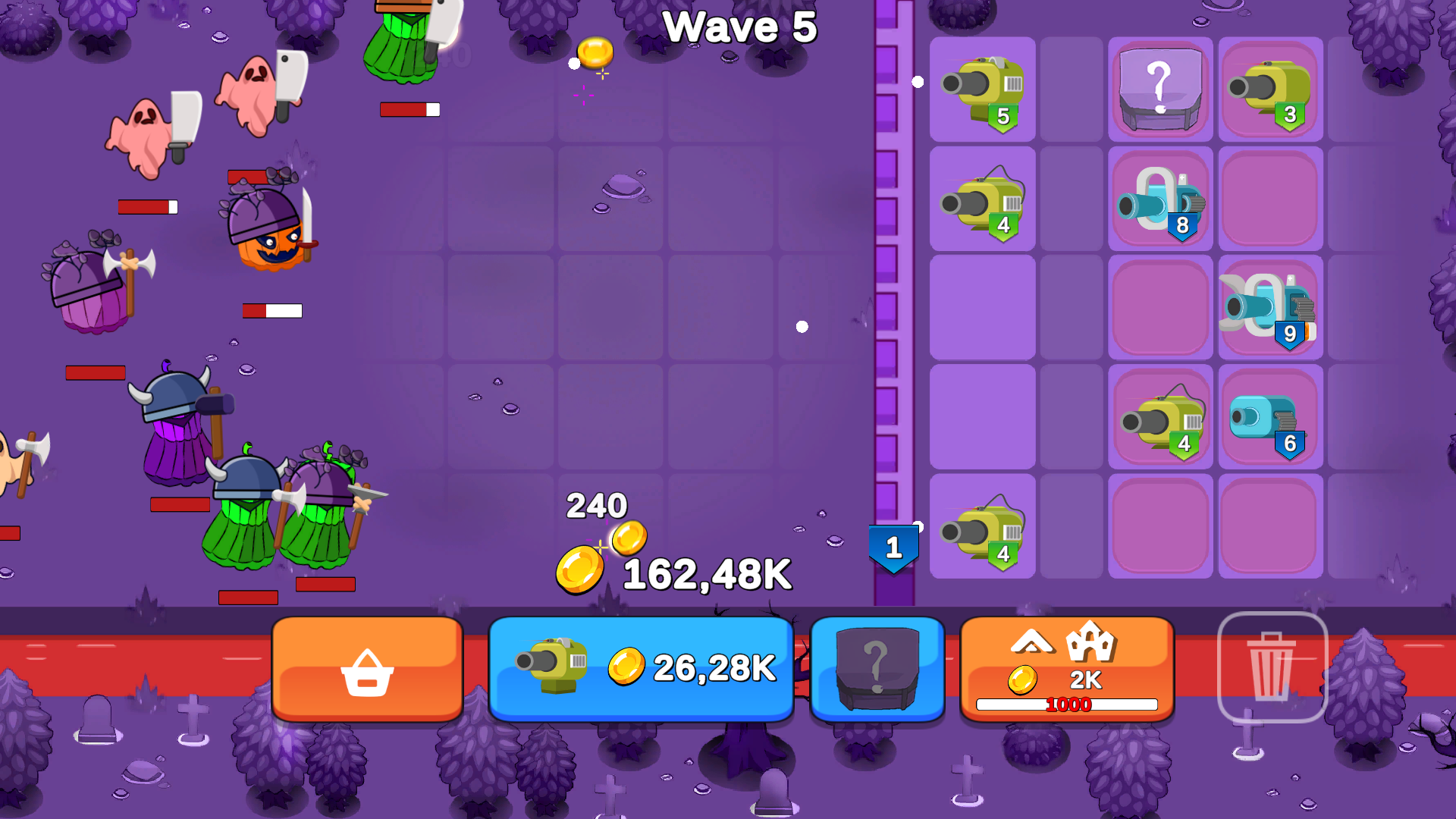Select the level 5 green turret in the grid

982,91
